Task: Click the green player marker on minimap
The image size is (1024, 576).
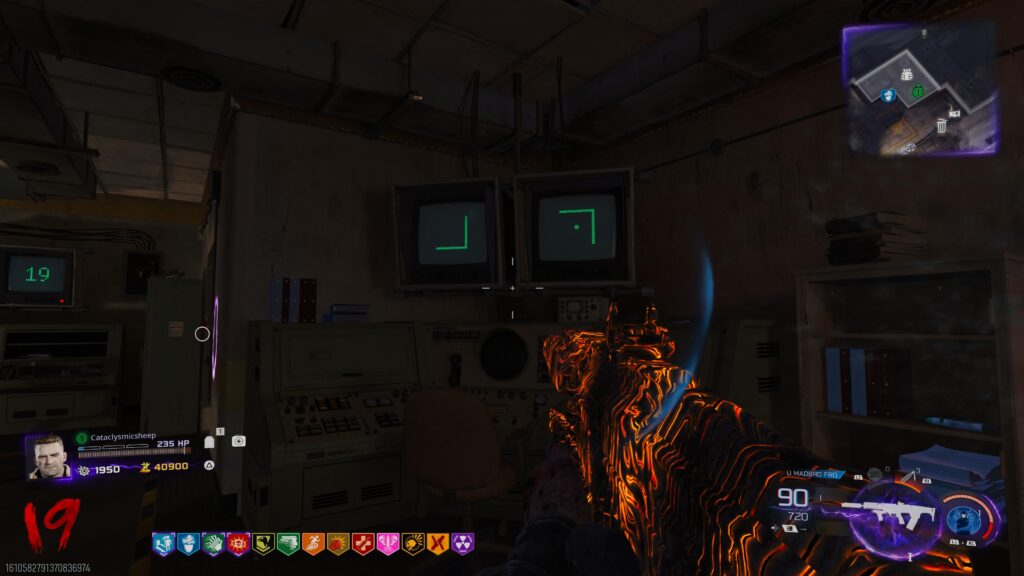Action: (x=917, y=92)
